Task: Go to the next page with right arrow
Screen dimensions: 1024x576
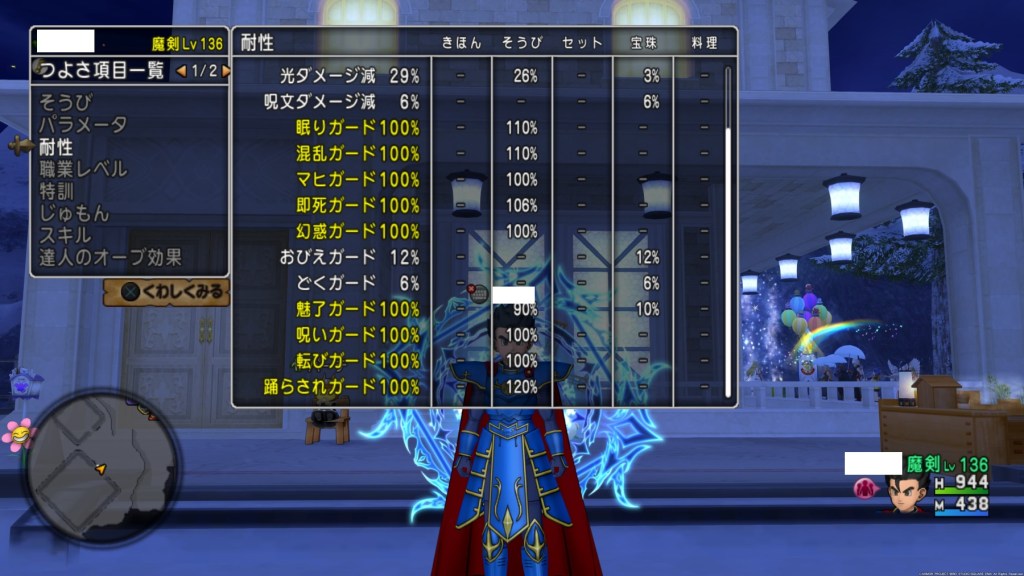Action: 226,71
